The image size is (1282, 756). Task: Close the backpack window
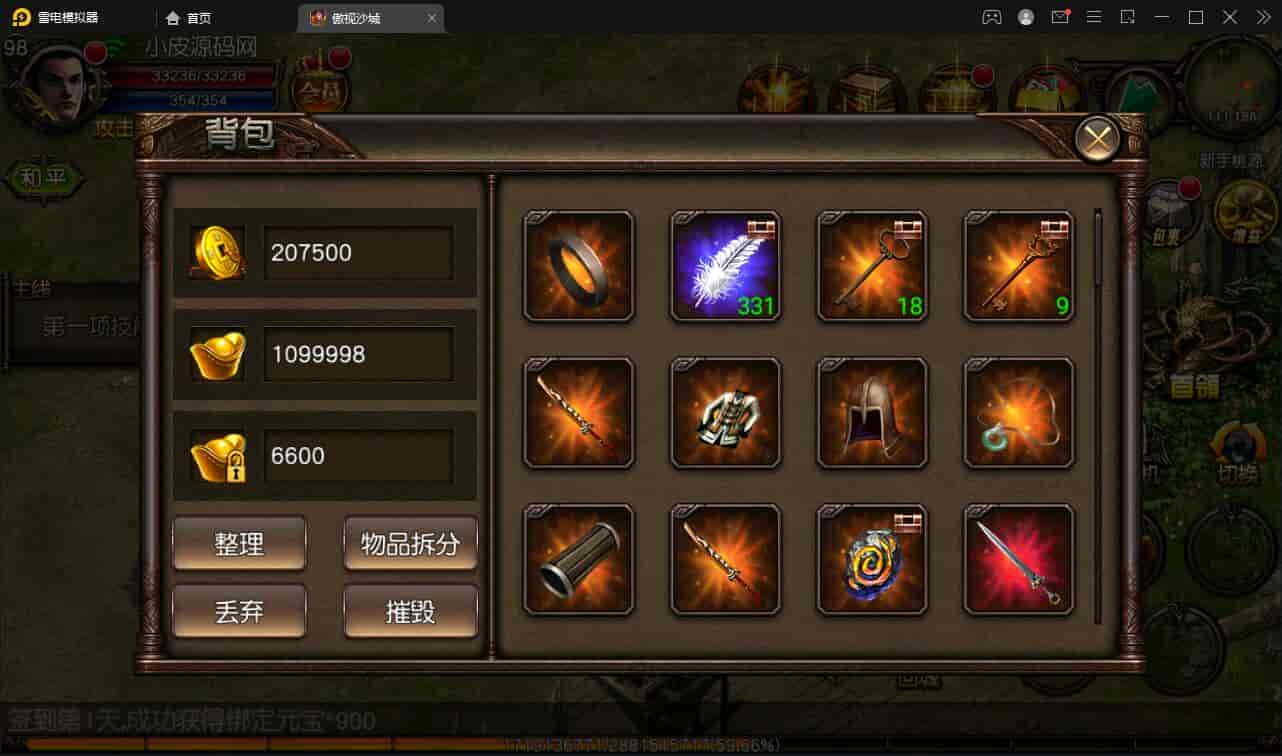point(1097,140)
